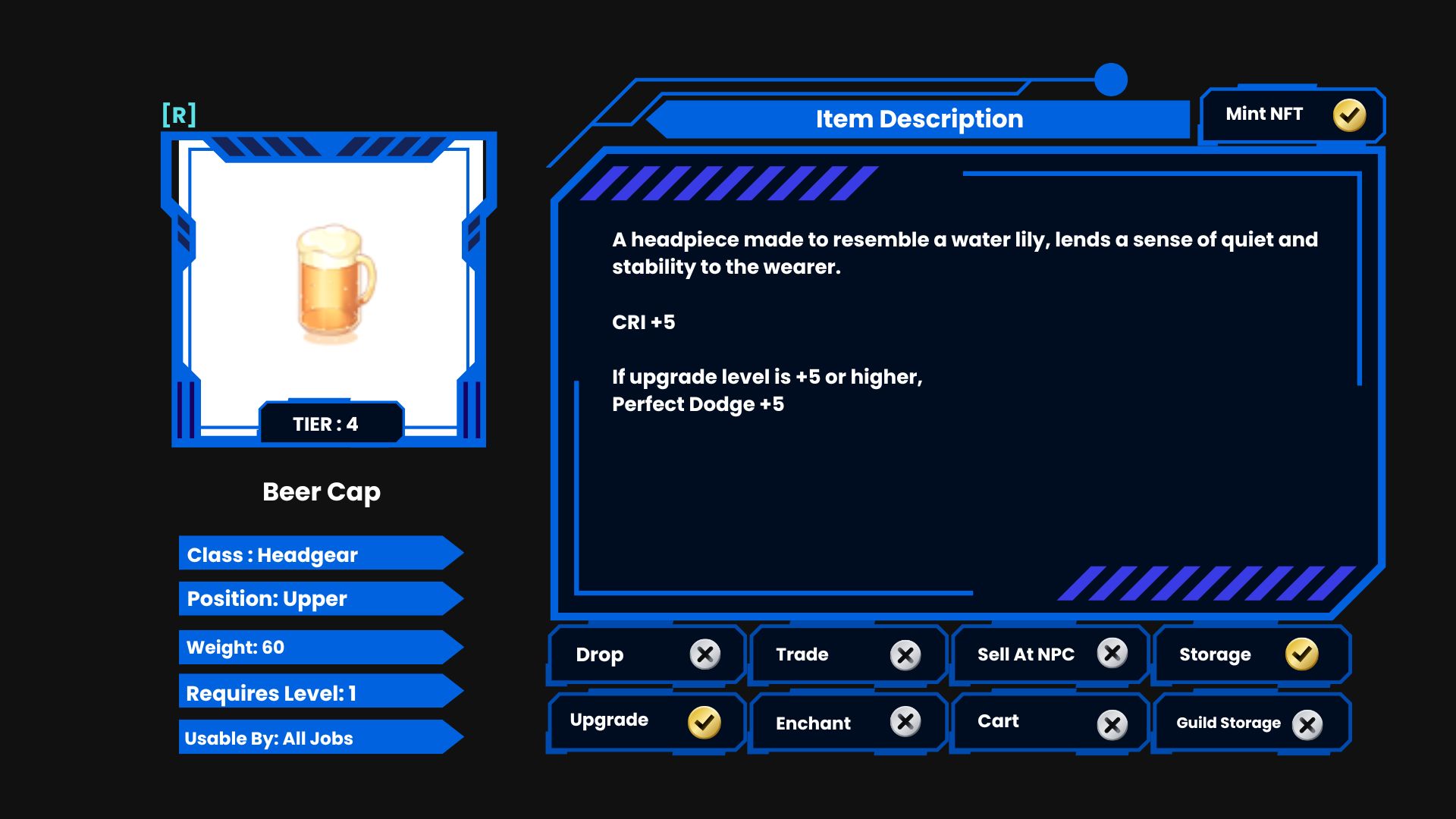Toggle the Storage checkmark
The height and width of the screenshot is (819, 1456).
[x=1301, y=654]
